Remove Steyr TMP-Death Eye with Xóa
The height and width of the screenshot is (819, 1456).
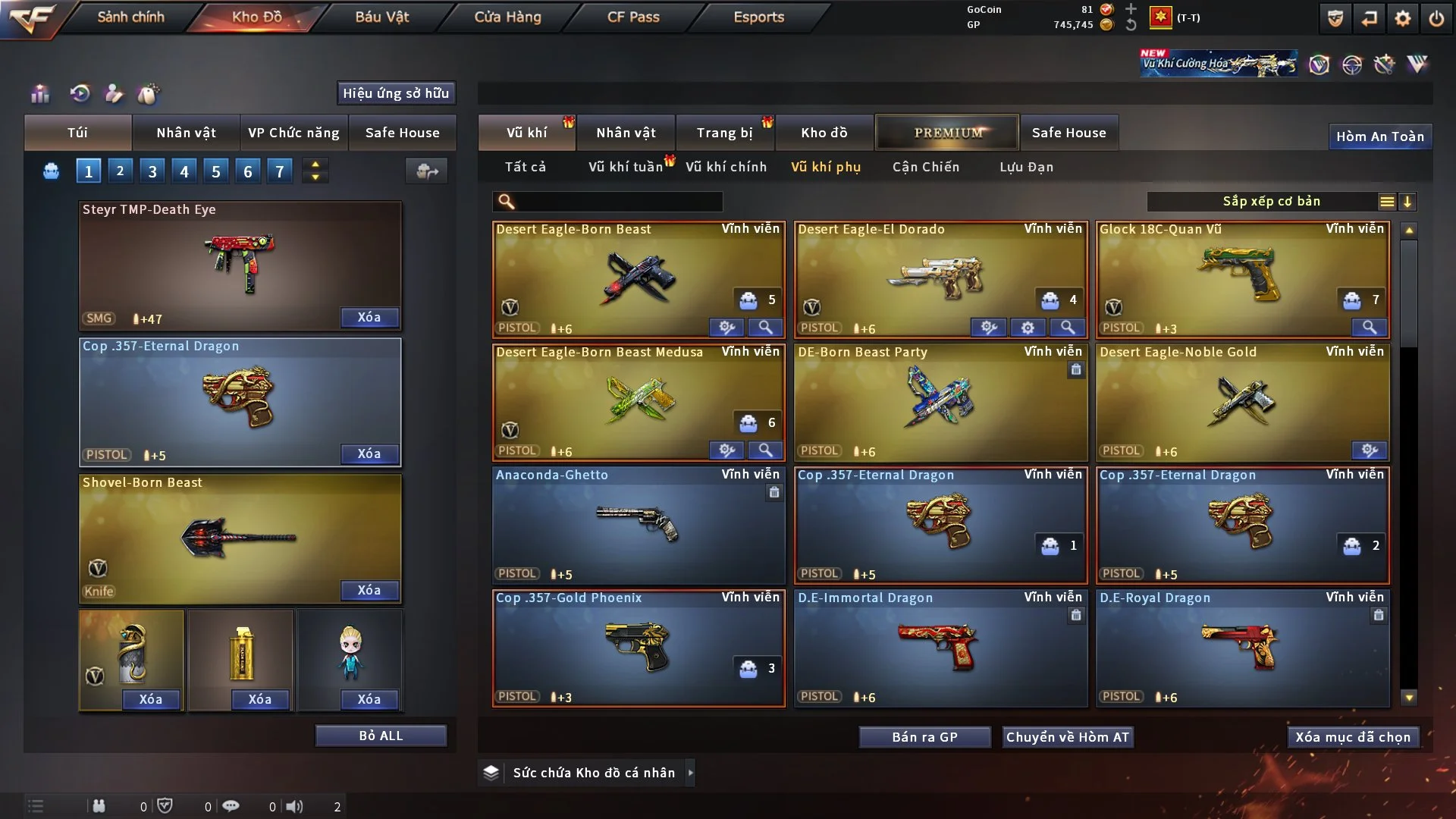pos(369,318)
